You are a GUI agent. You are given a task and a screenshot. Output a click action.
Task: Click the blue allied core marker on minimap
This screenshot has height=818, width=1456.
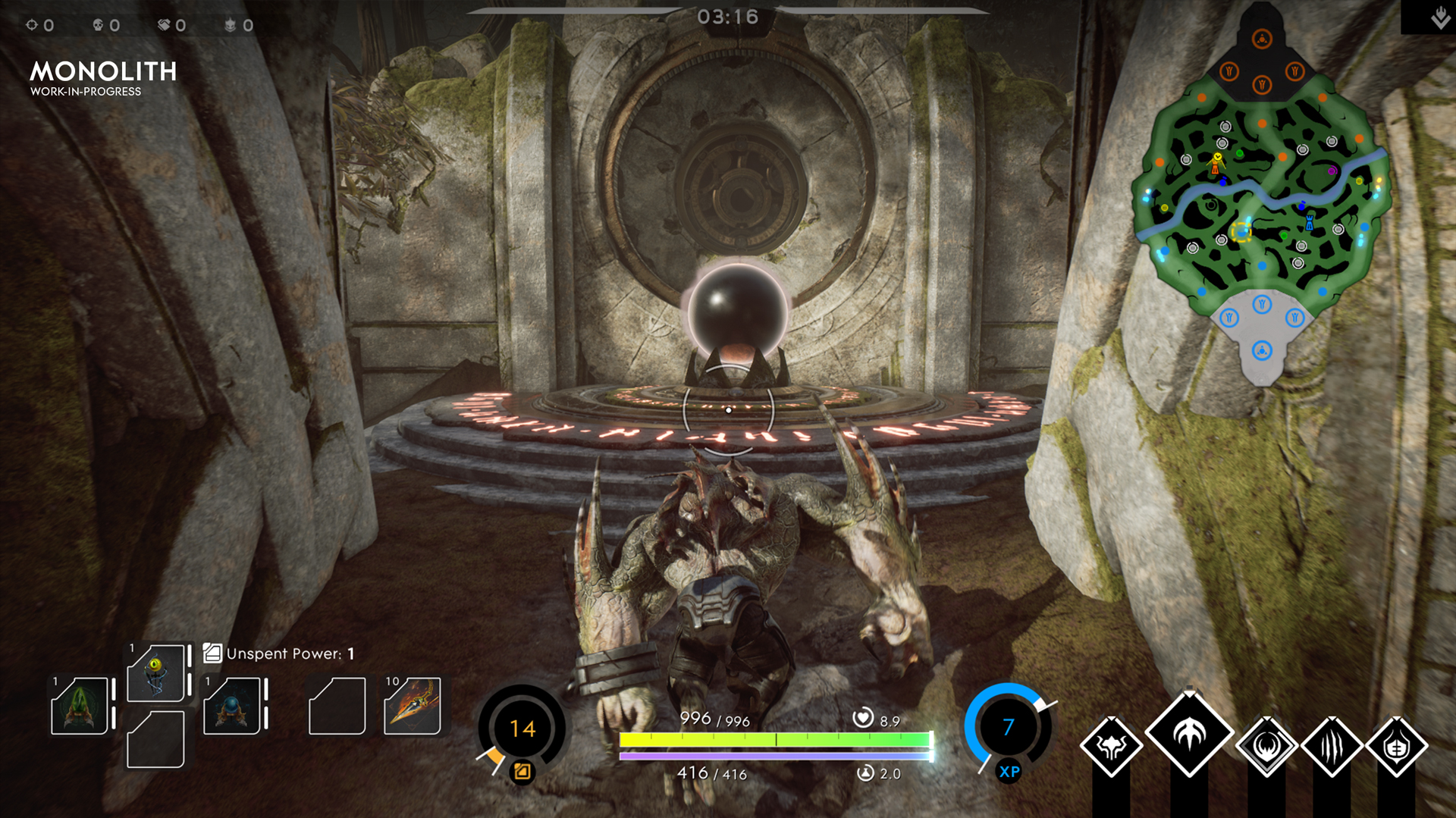tap(1262, 351)
